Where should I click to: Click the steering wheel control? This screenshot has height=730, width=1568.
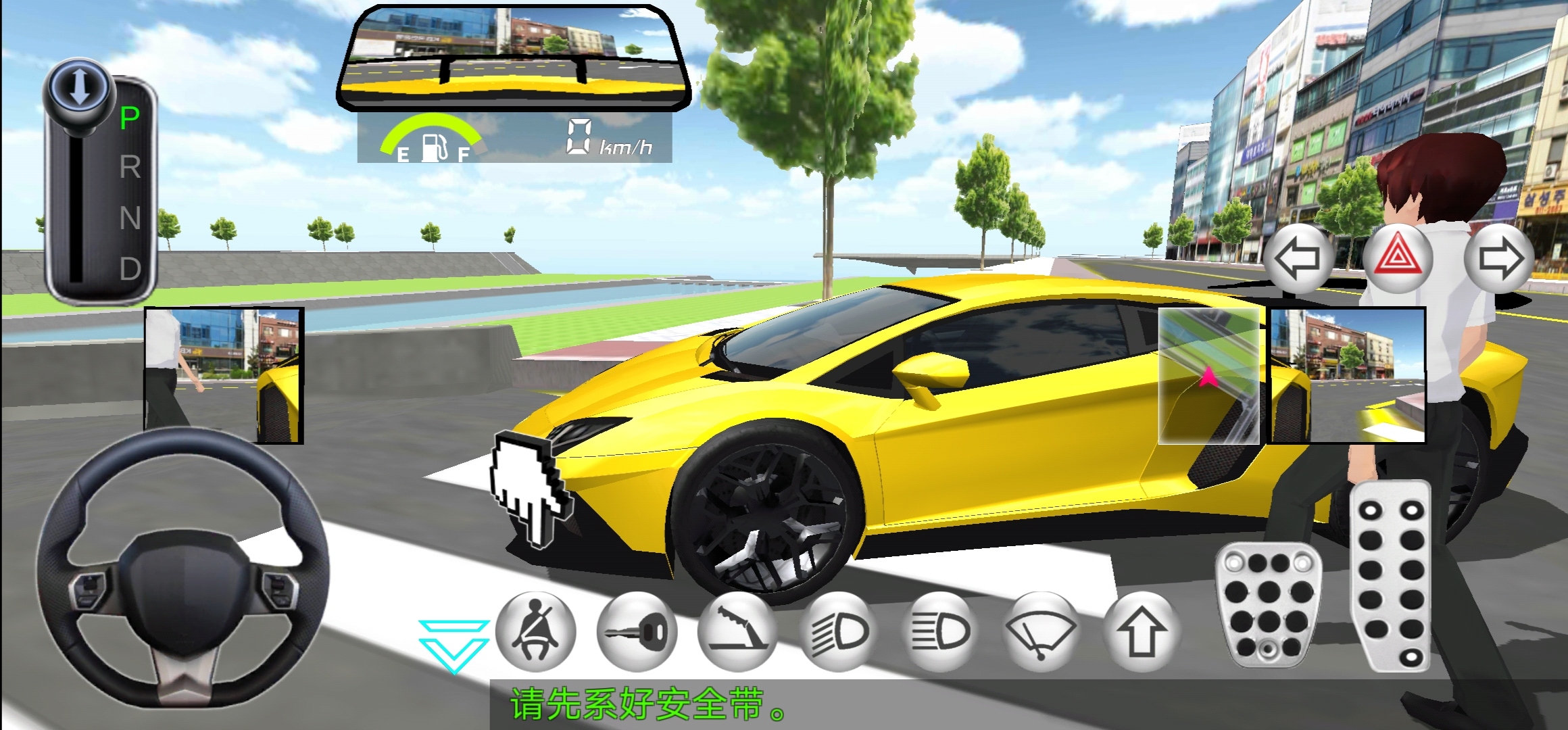pyautogui.click(x=182, y=568)
